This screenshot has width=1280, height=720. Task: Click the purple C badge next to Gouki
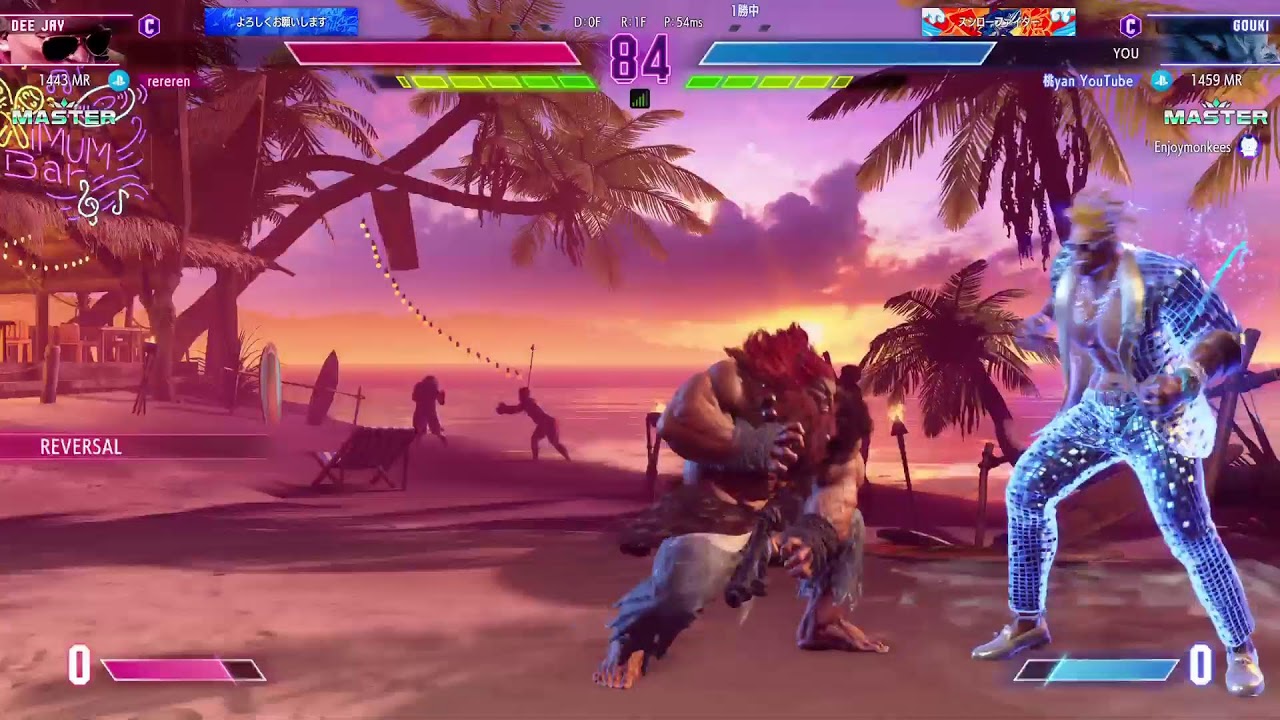(1130, 26)
